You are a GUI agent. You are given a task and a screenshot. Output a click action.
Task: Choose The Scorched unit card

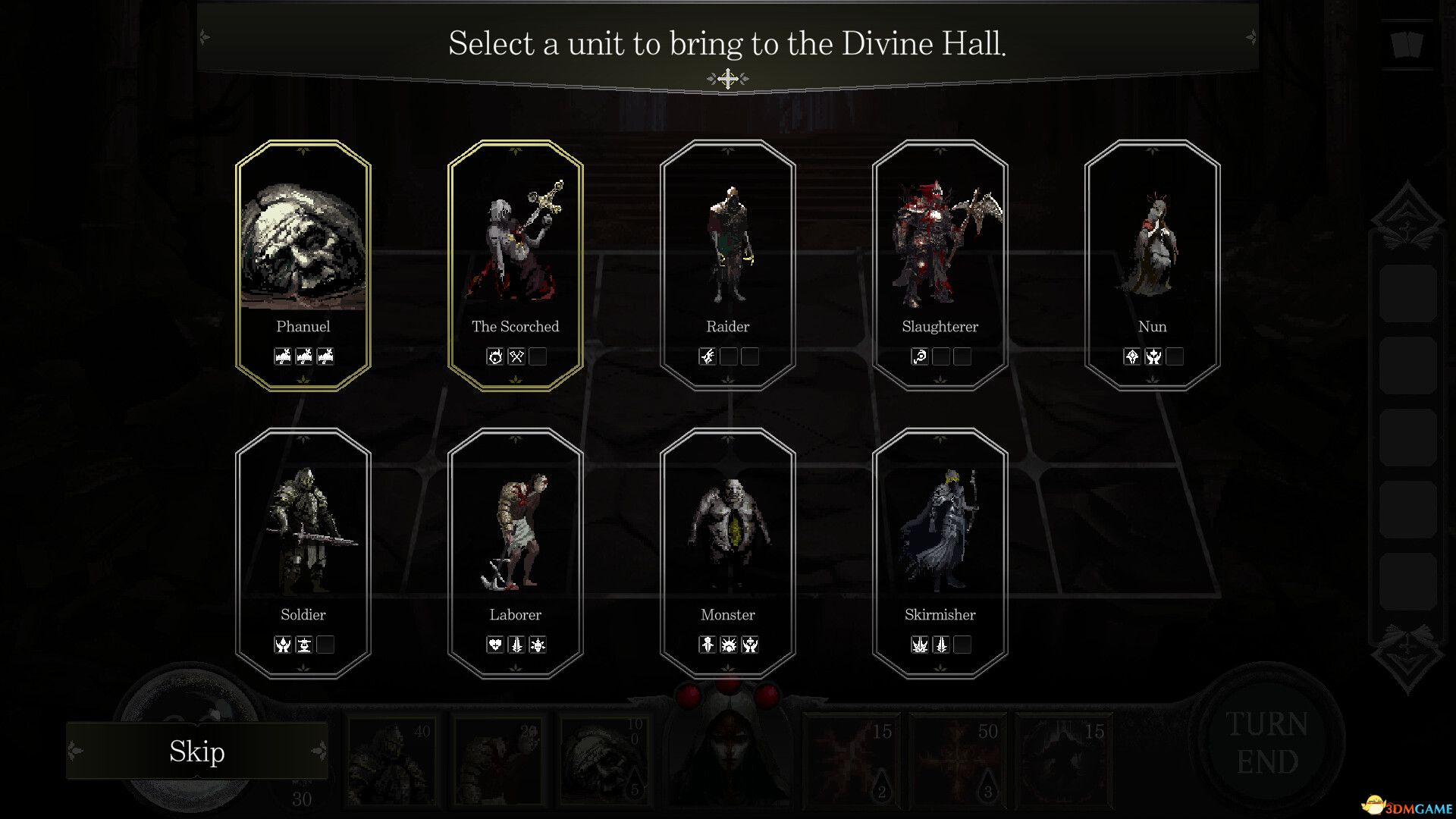pos(516,265)
